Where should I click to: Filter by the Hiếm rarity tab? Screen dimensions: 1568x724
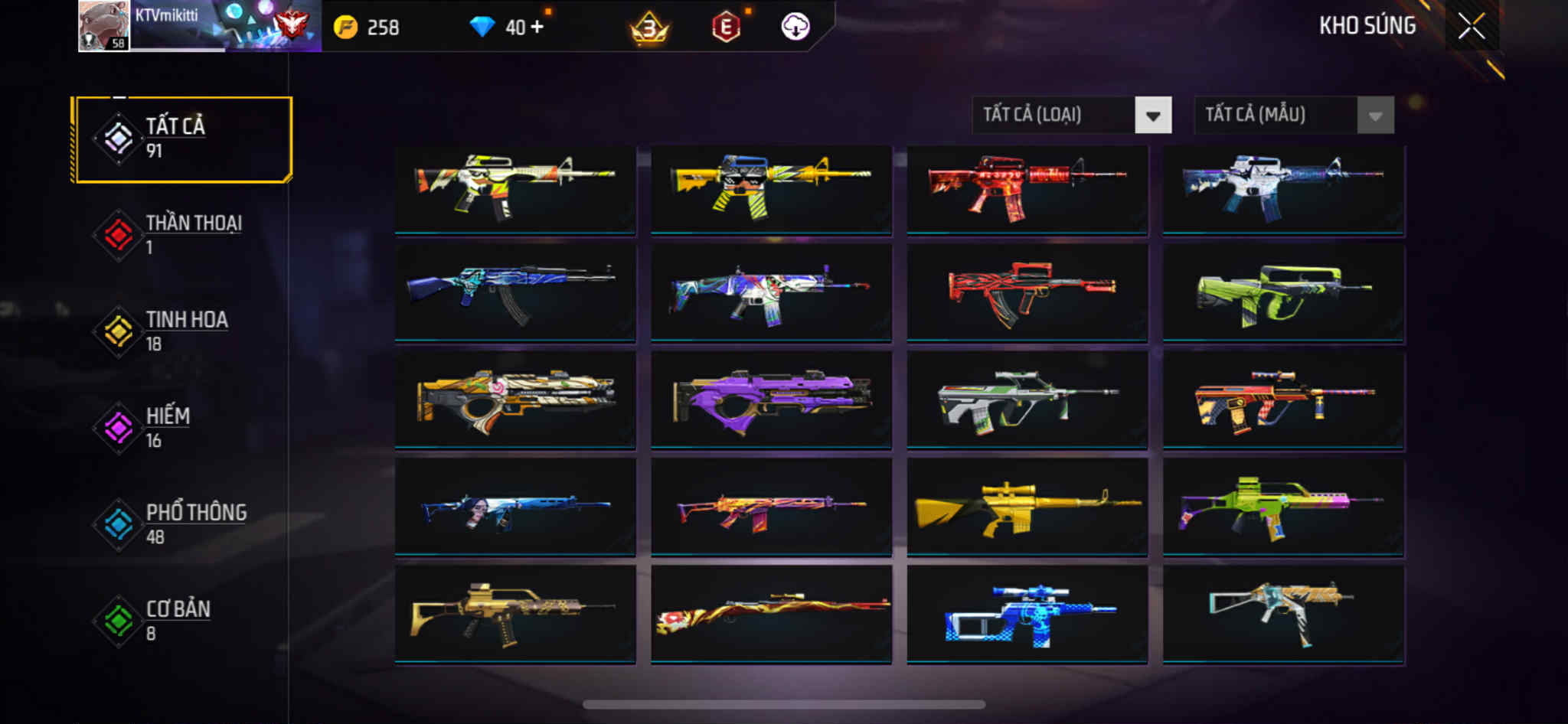tap(182, 428)
